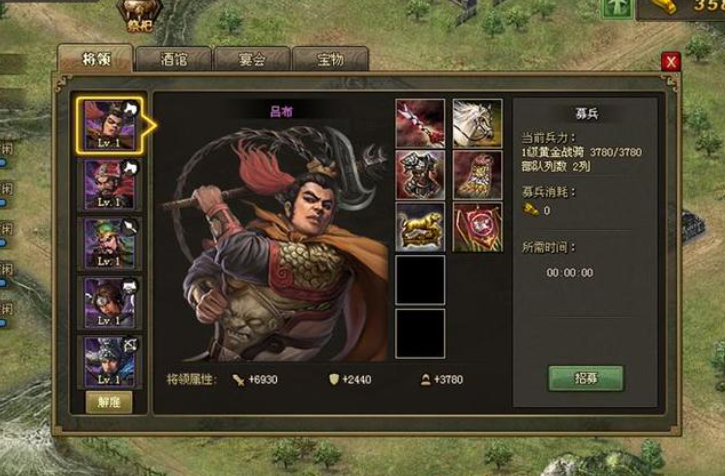
Task: Select the highlighted Lü Bu general portrait
Action: coord(108,125)
